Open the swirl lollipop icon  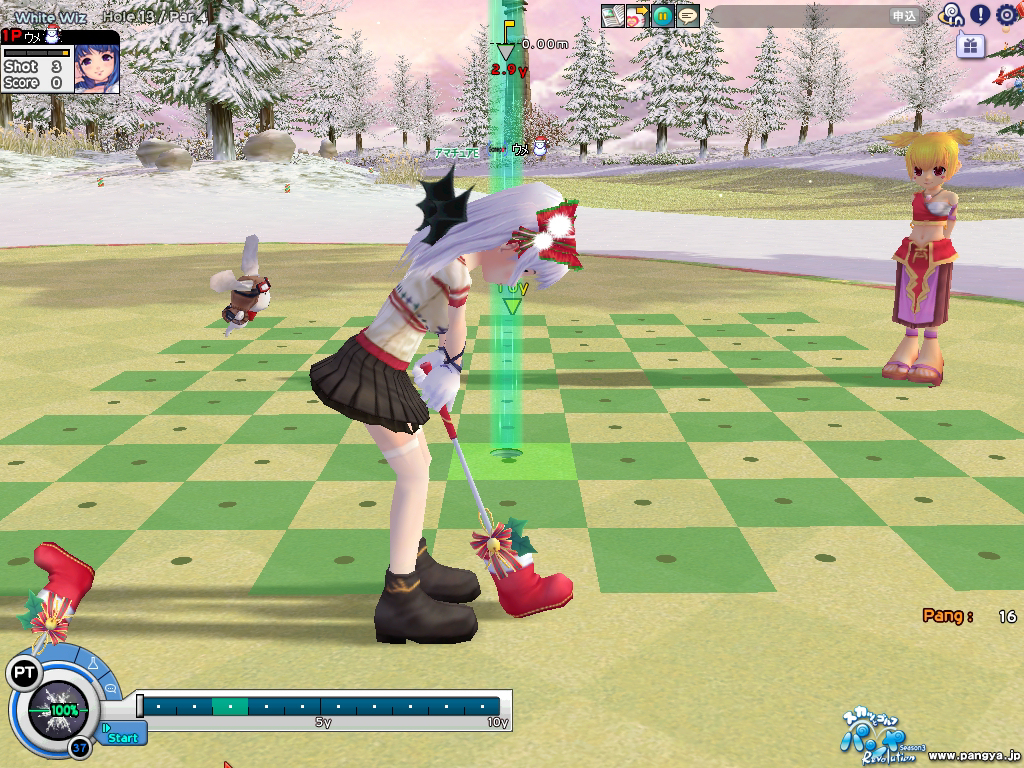(x=951, y=15)
